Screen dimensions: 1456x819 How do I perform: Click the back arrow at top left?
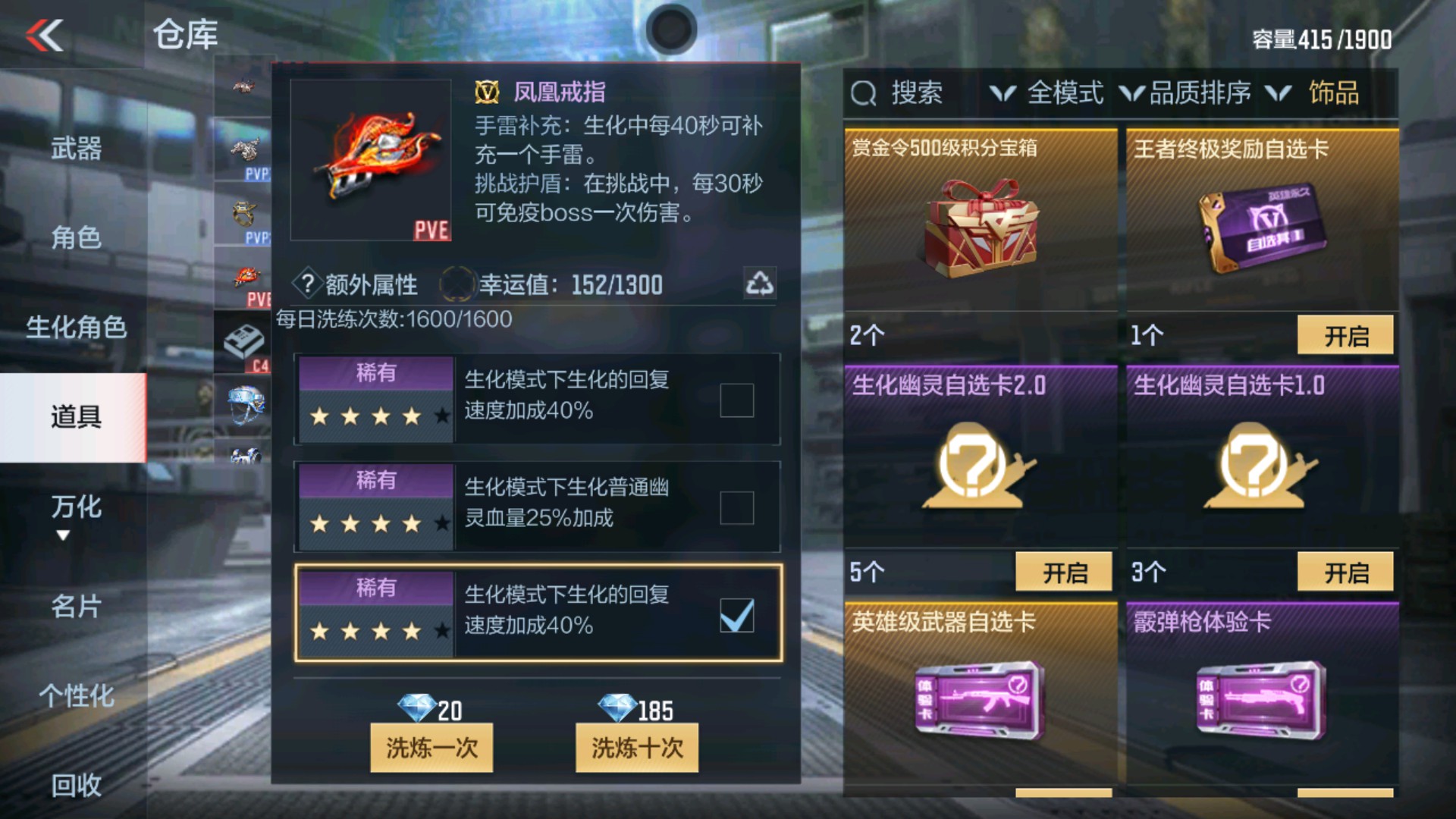coord(45,36)
